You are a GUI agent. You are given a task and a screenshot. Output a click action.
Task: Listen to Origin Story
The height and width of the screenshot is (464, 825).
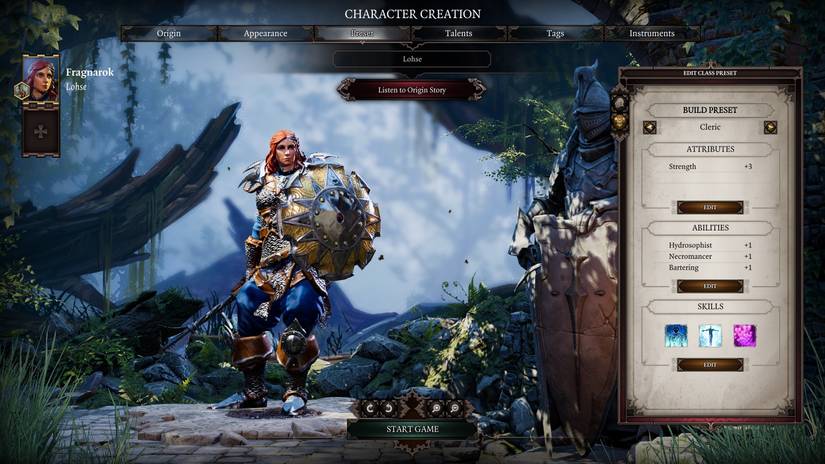tap(412, 90)
